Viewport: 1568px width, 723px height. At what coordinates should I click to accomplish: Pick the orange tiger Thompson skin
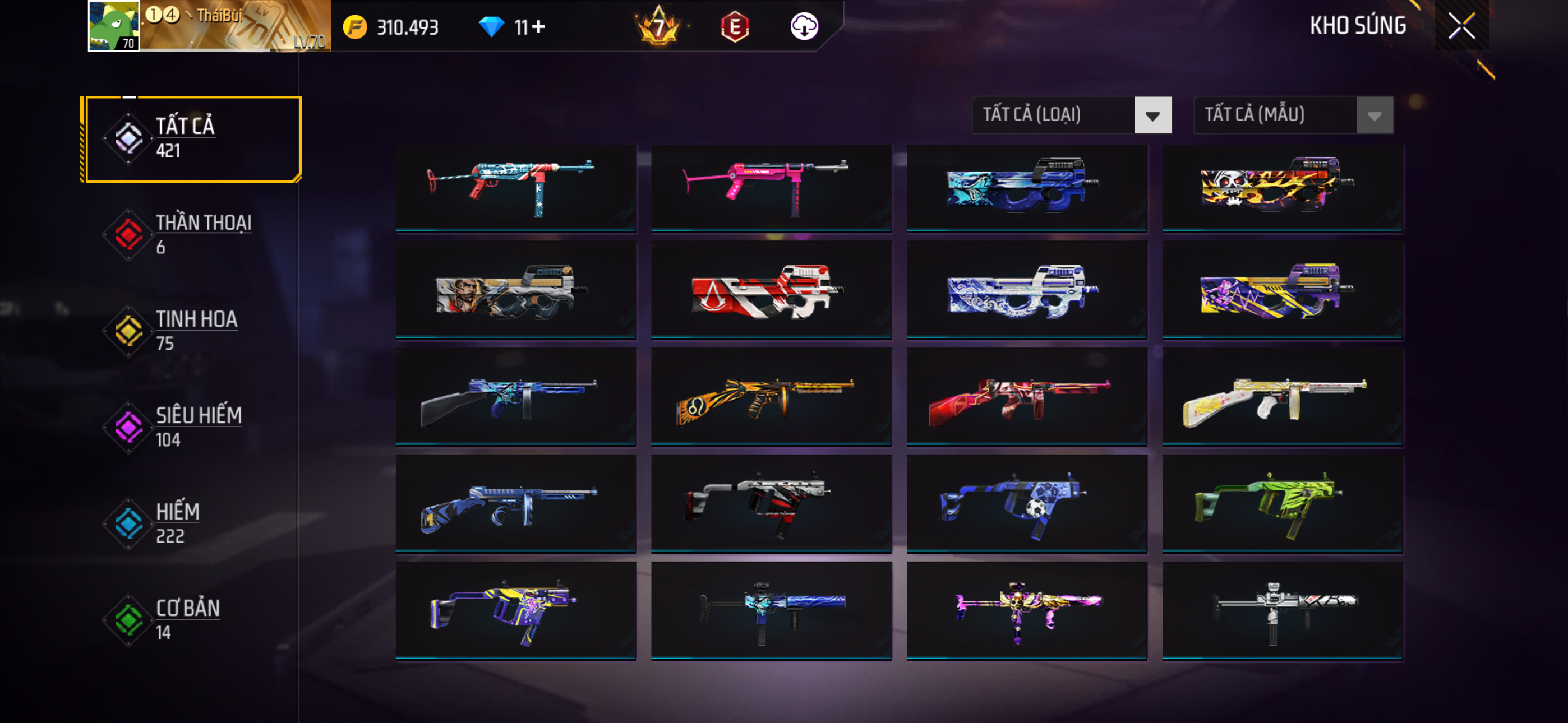[x=771, y=397]
